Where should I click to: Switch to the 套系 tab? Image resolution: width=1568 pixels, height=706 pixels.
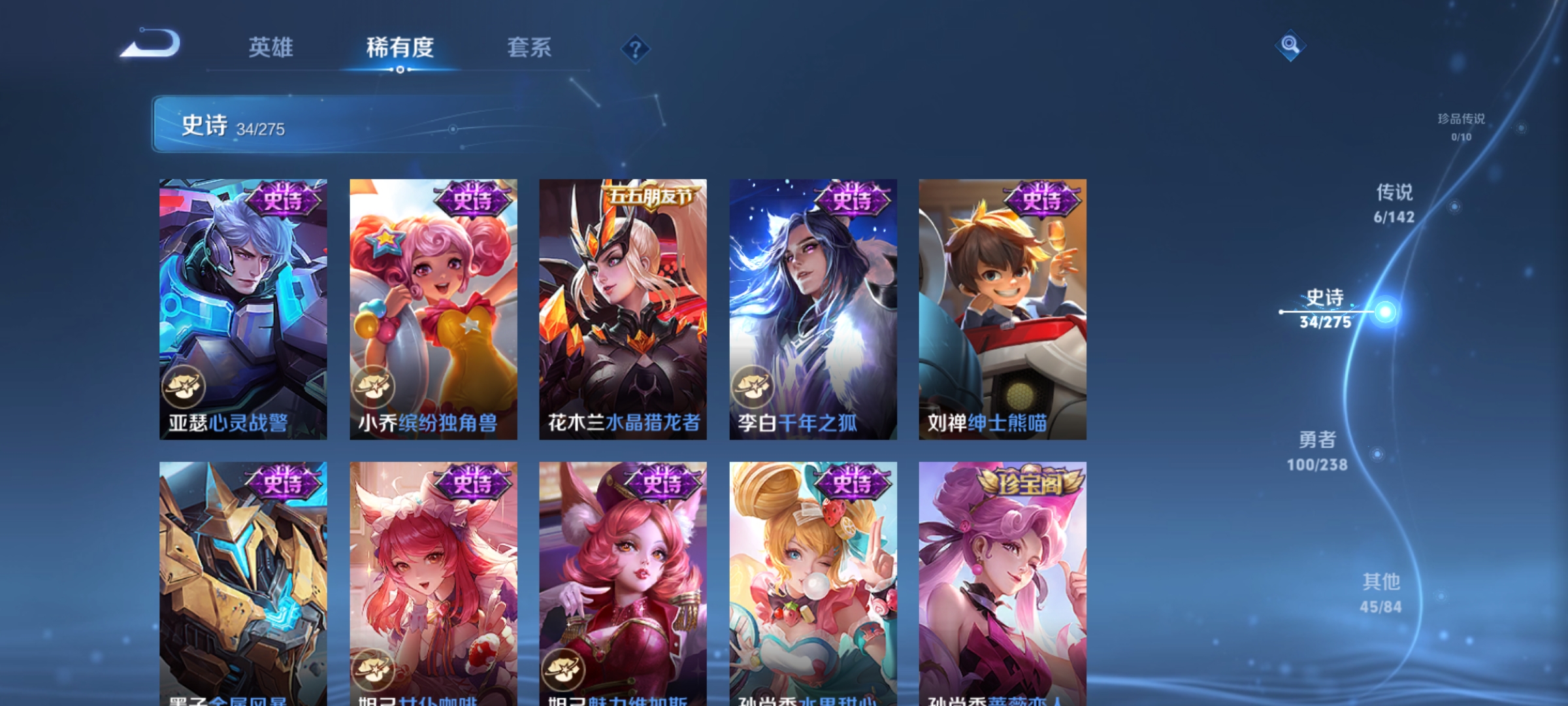tap(530, 48)
